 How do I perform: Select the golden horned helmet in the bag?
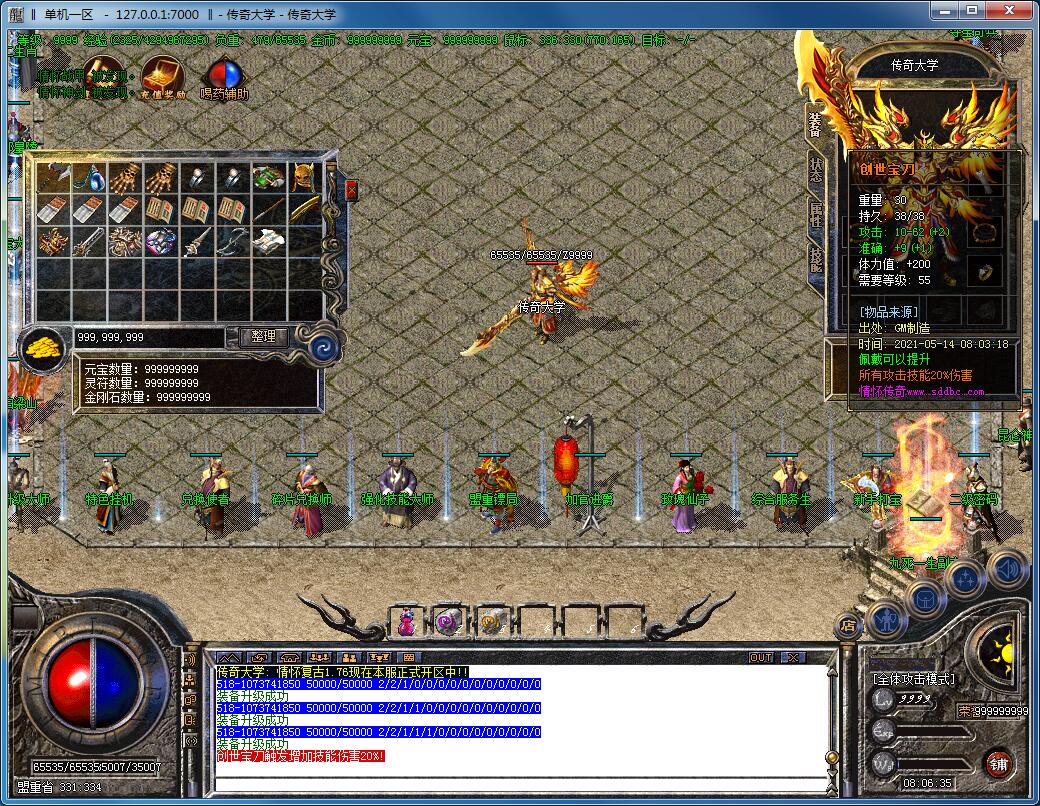(303, 178)
